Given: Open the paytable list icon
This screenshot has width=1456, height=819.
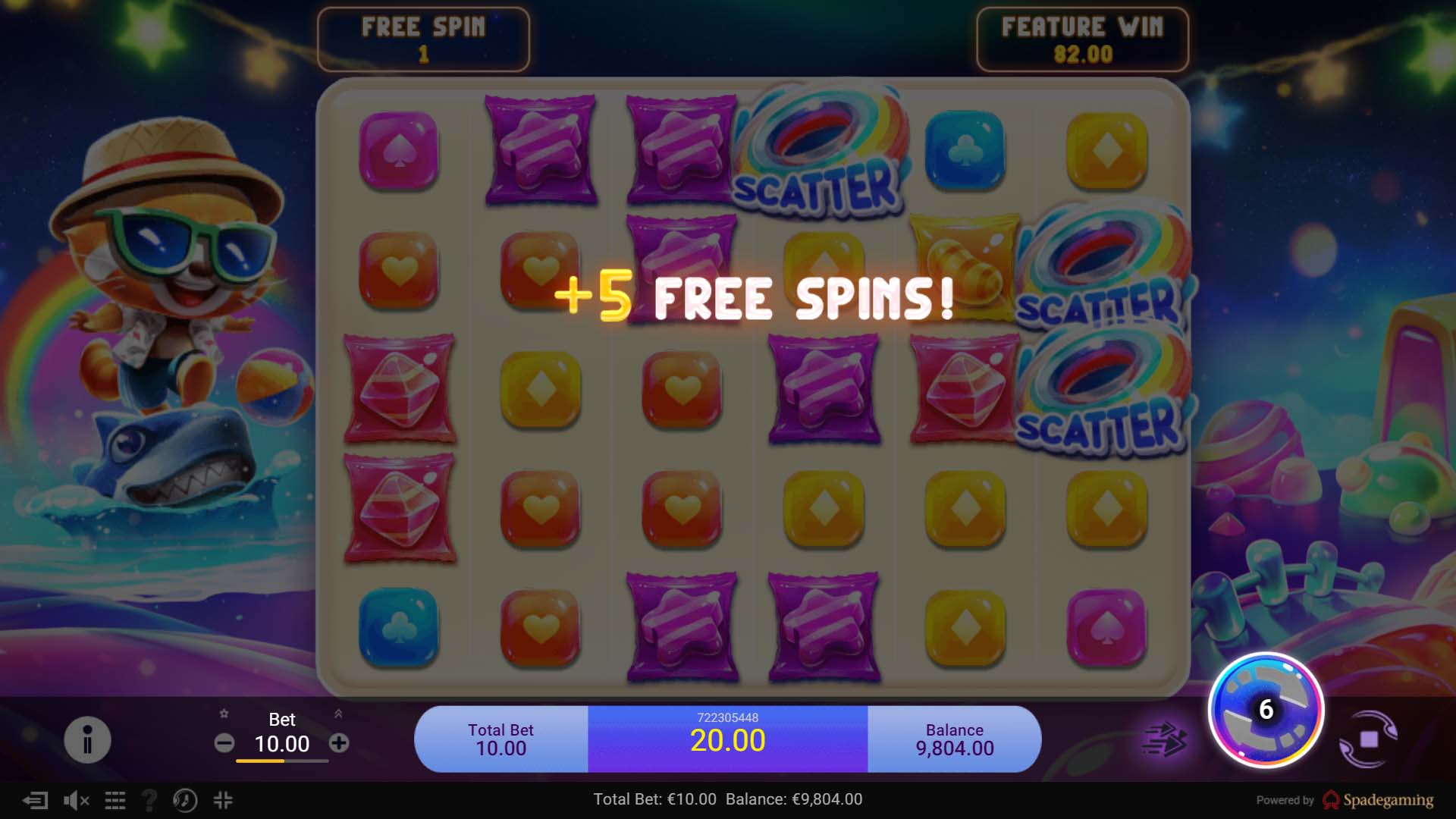Looking at the screenshot, I should click(115, 799).
